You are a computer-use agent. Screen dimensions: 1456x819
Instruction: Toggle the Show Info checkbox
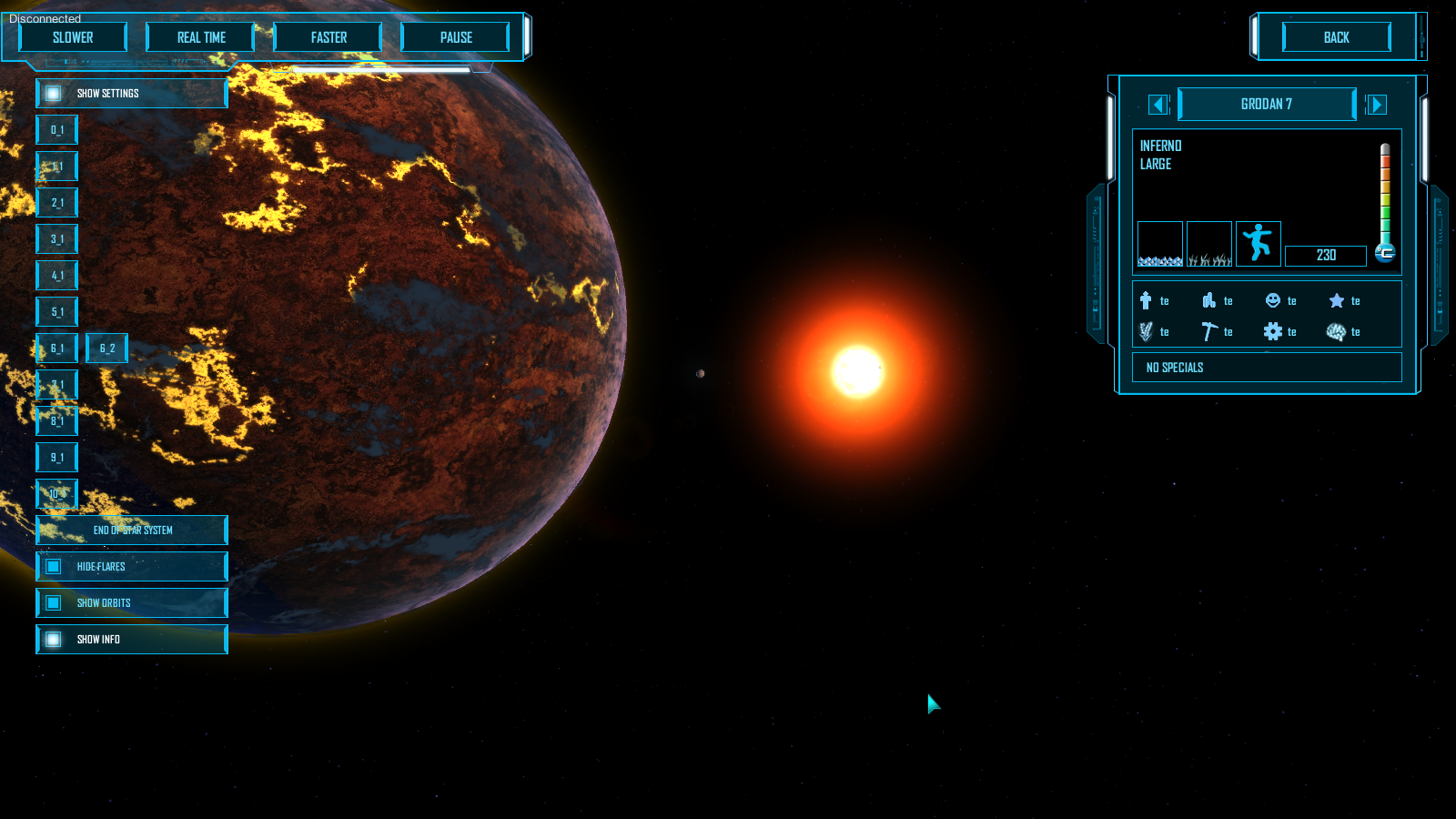pyautogui.click(x=55, y=639)
